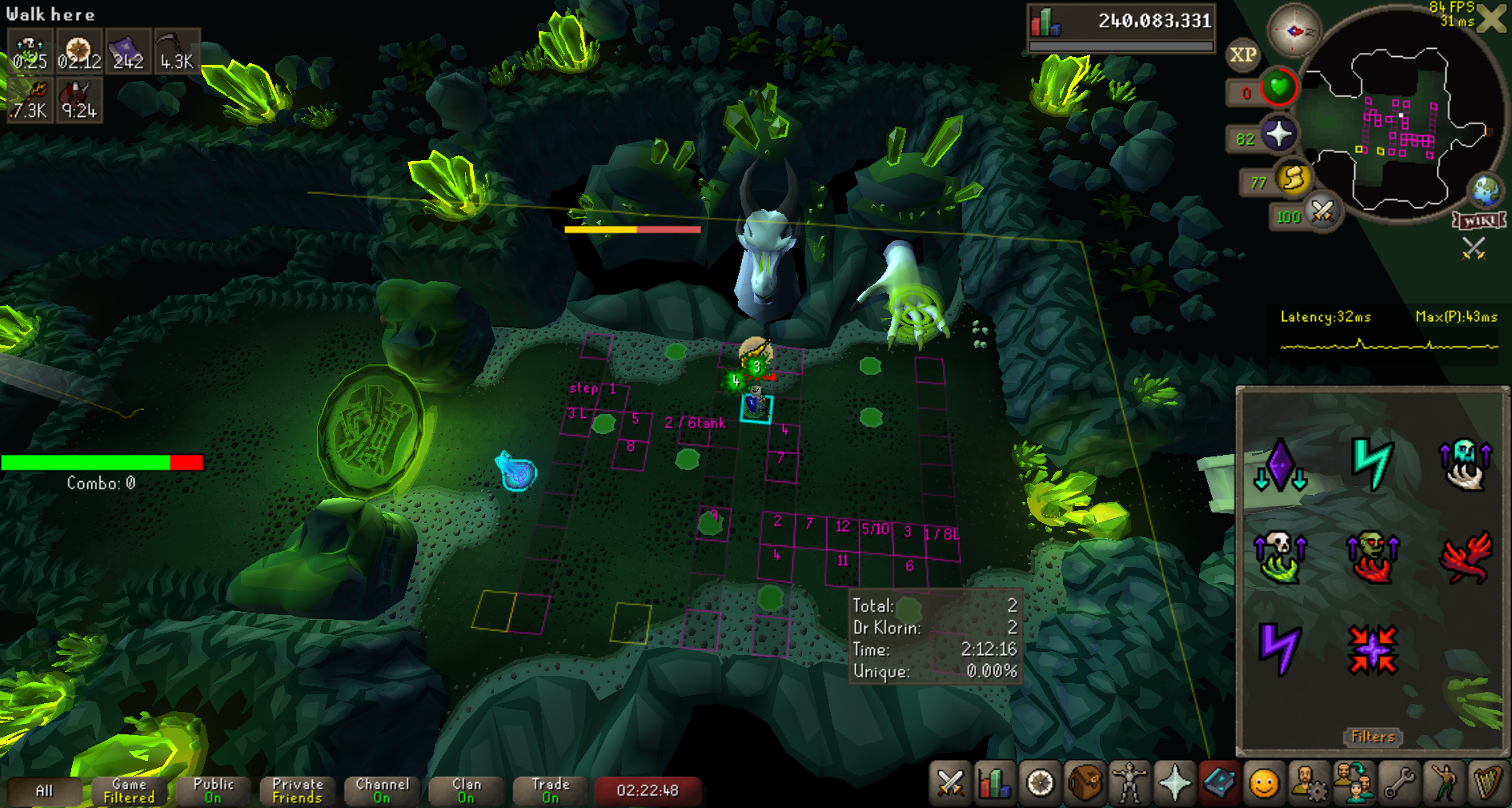Open the emotes smiley tab
Viewport: 1512px width, 808px height.
click(1264, 783)
